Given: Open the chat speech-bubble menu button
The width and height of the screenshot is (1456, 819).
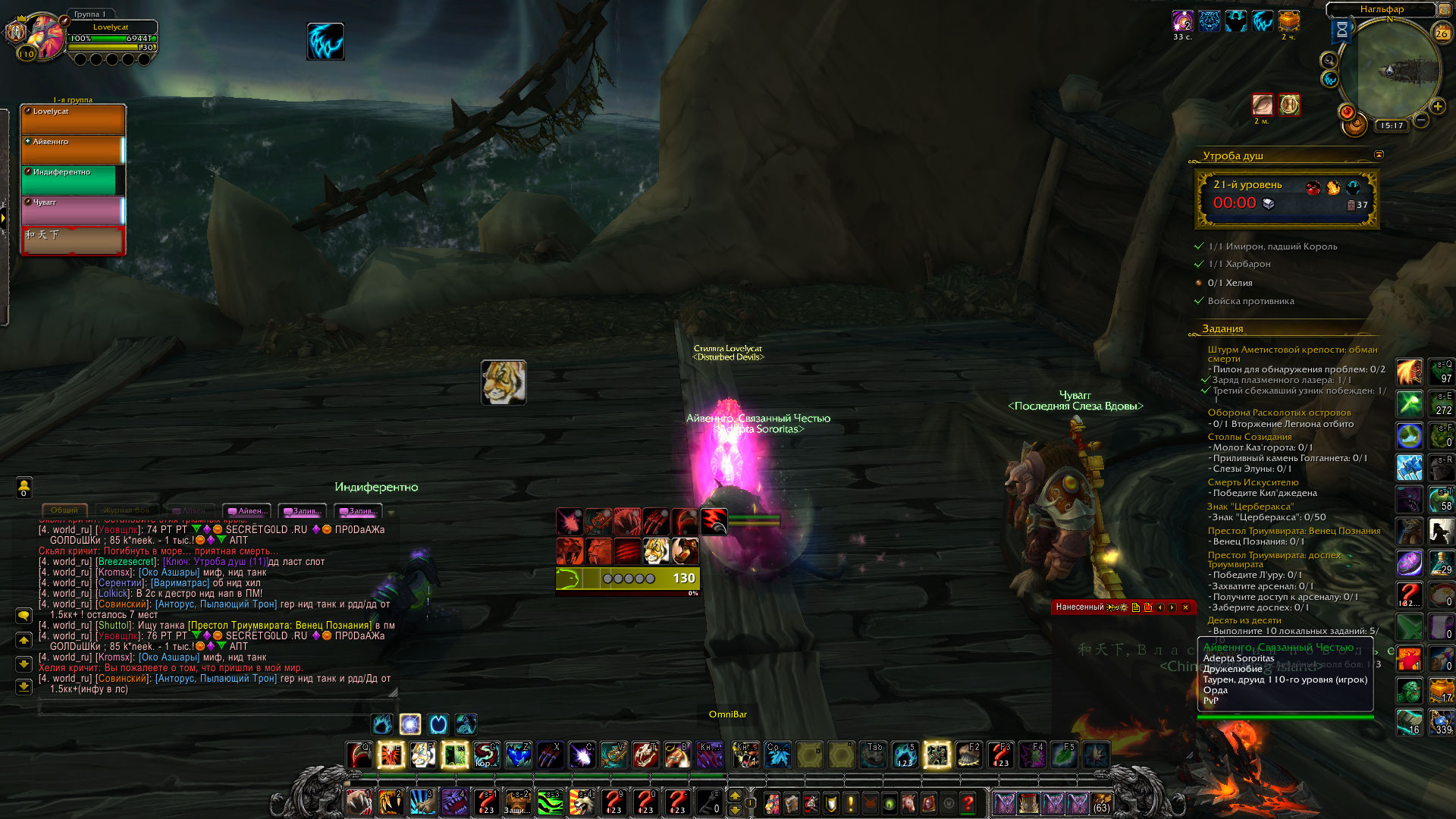Looking at the screenshot, I should click(x=24, y=615).
